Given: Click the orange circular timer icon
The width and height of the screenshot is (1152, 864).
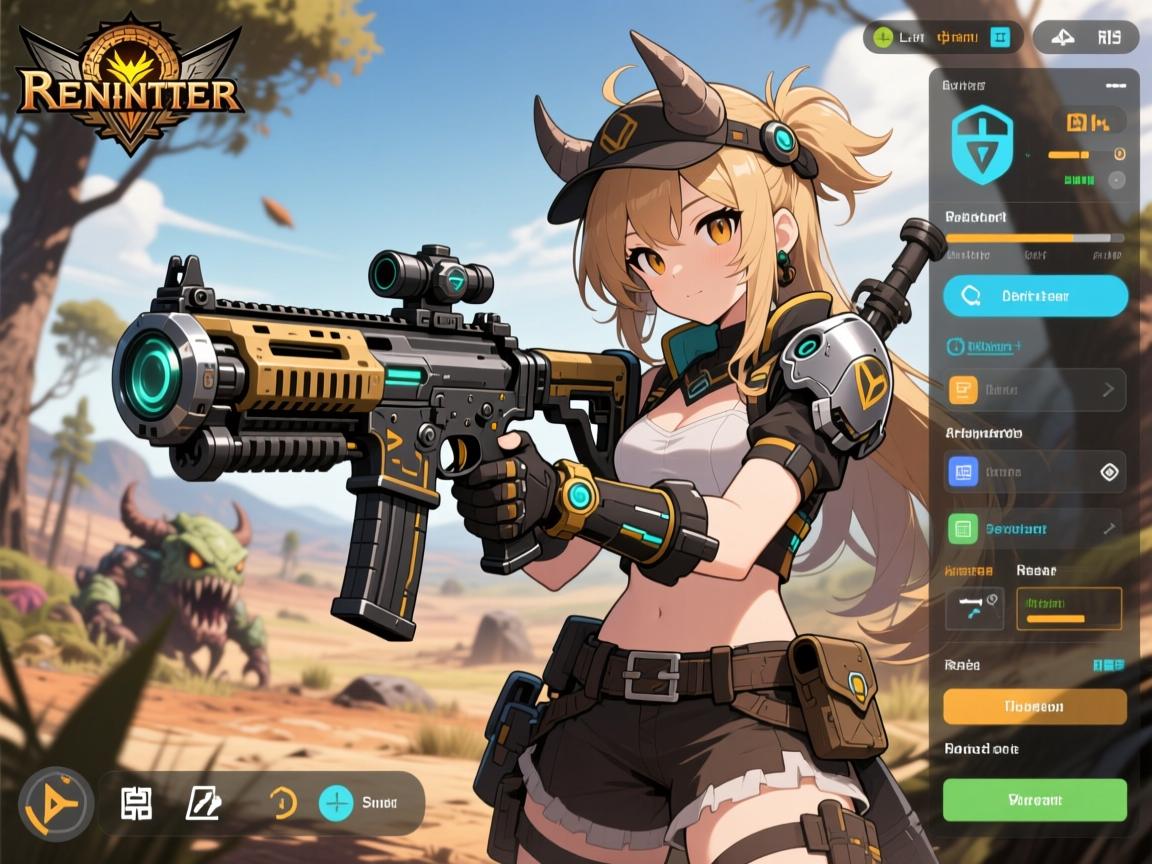Looking at the screenshot, I should (x=284, y=802).
